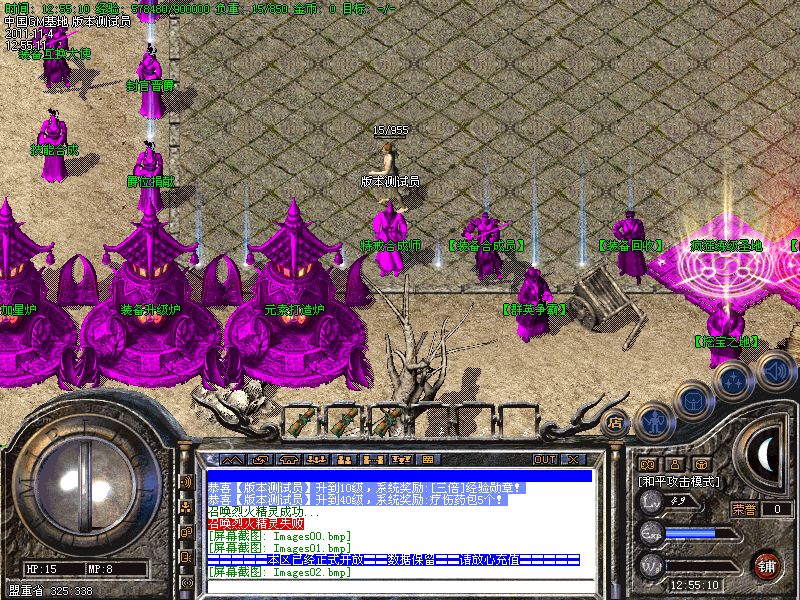
Task: Select the first belt potion slot
Action: point(299,421)
